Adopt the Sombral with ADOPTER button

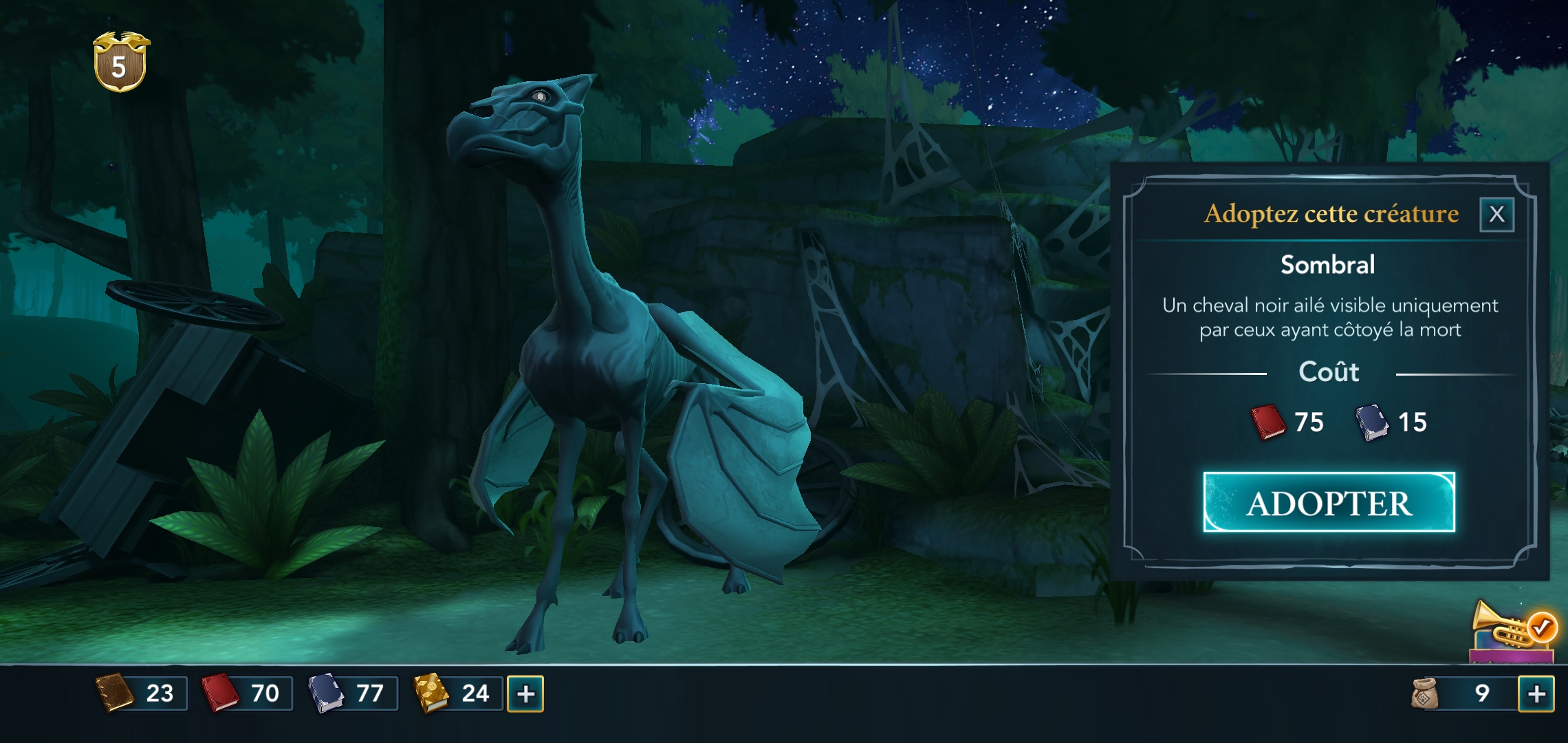pyautogui.click(x=1329, y=503)
